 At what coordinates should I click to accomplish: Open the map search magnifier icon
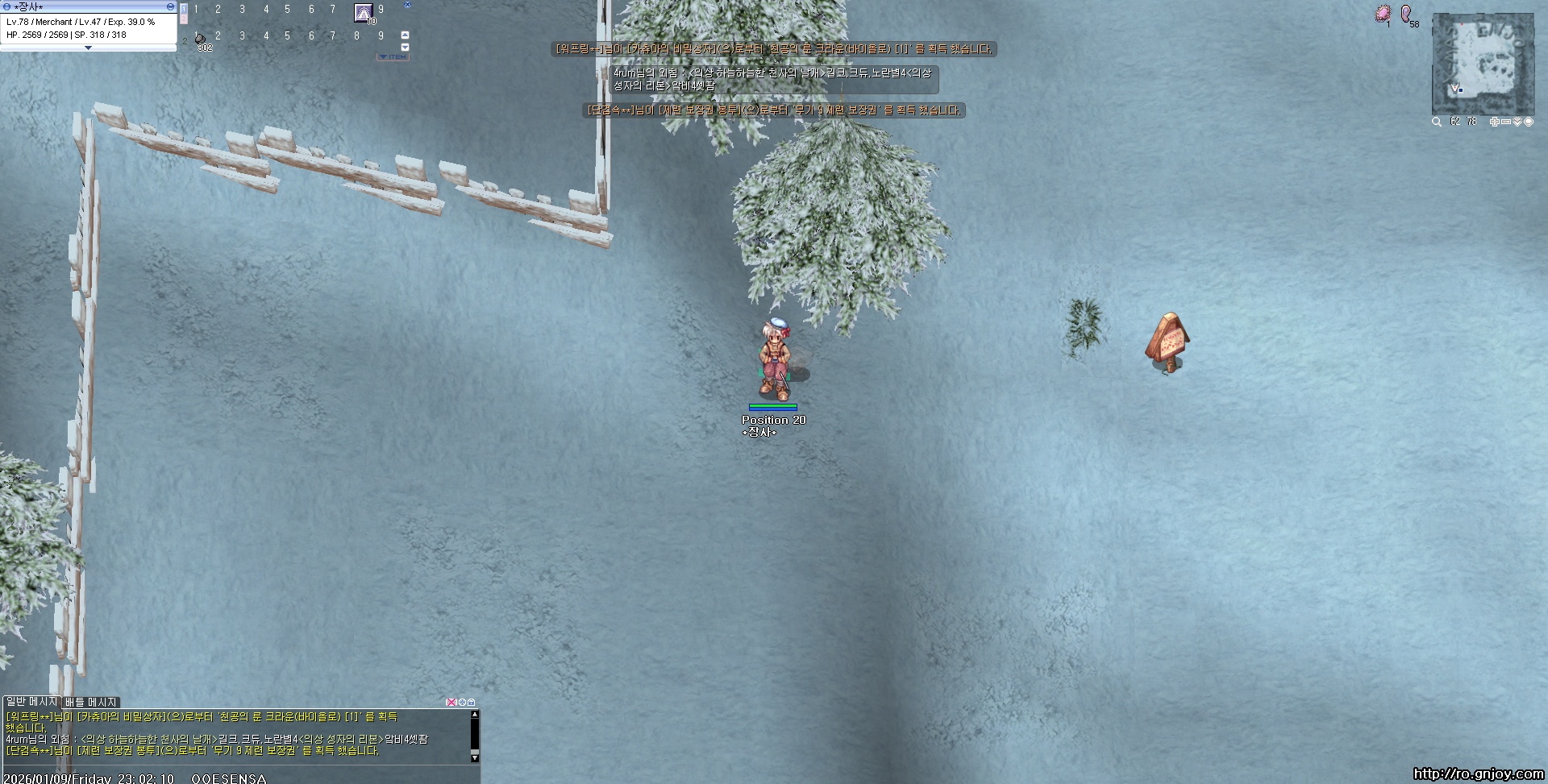(1437, 122)
